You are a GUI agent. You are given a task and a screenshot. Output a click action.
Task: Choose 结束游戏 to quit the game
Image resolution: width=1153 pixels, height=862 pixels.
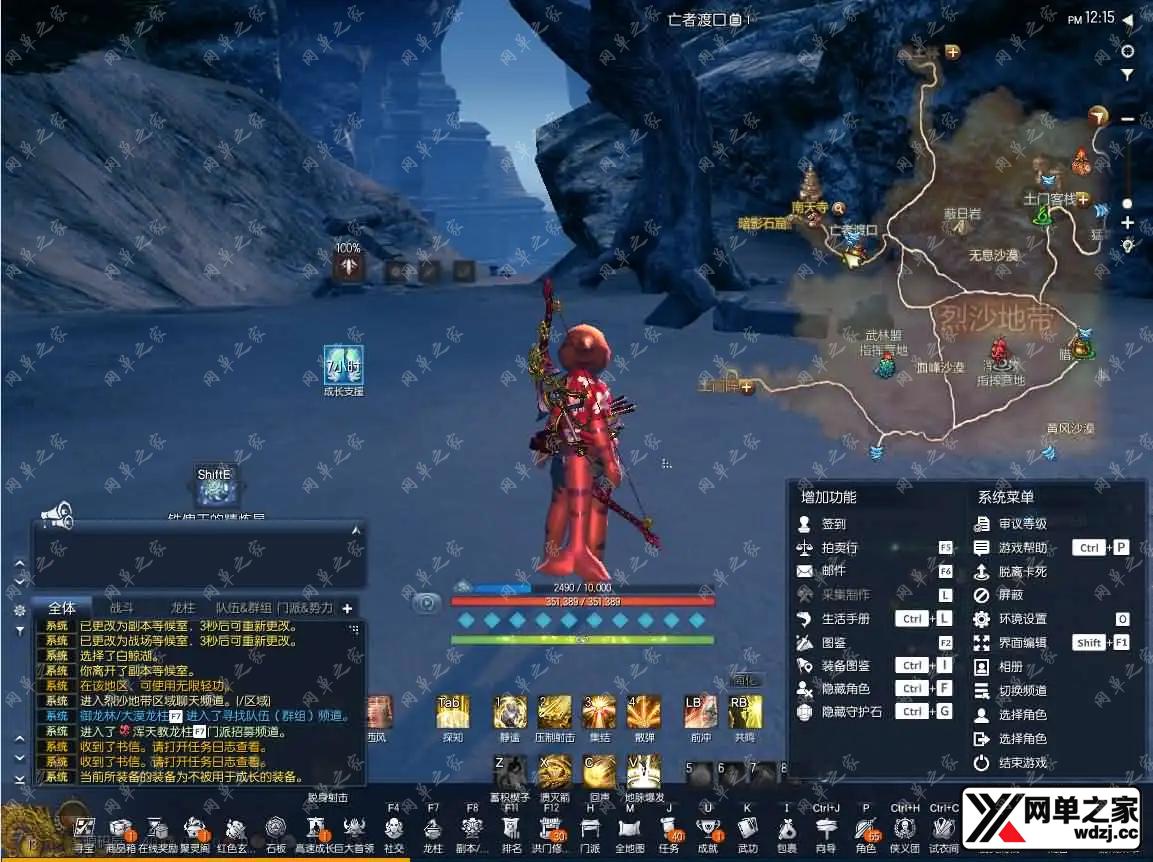[x=1022, y=763]
